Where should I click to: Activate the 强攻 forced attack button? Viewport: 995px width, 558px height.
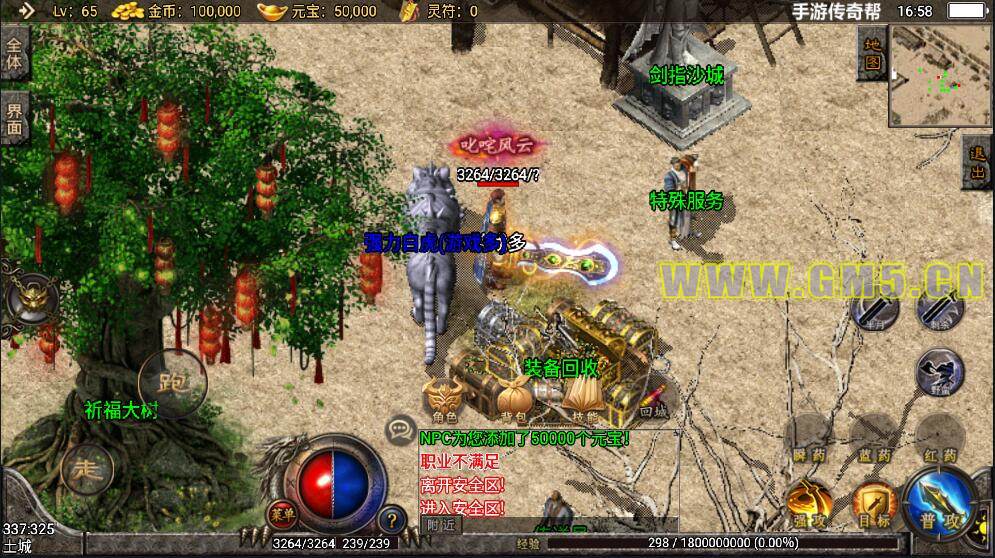tap(809, 501)
